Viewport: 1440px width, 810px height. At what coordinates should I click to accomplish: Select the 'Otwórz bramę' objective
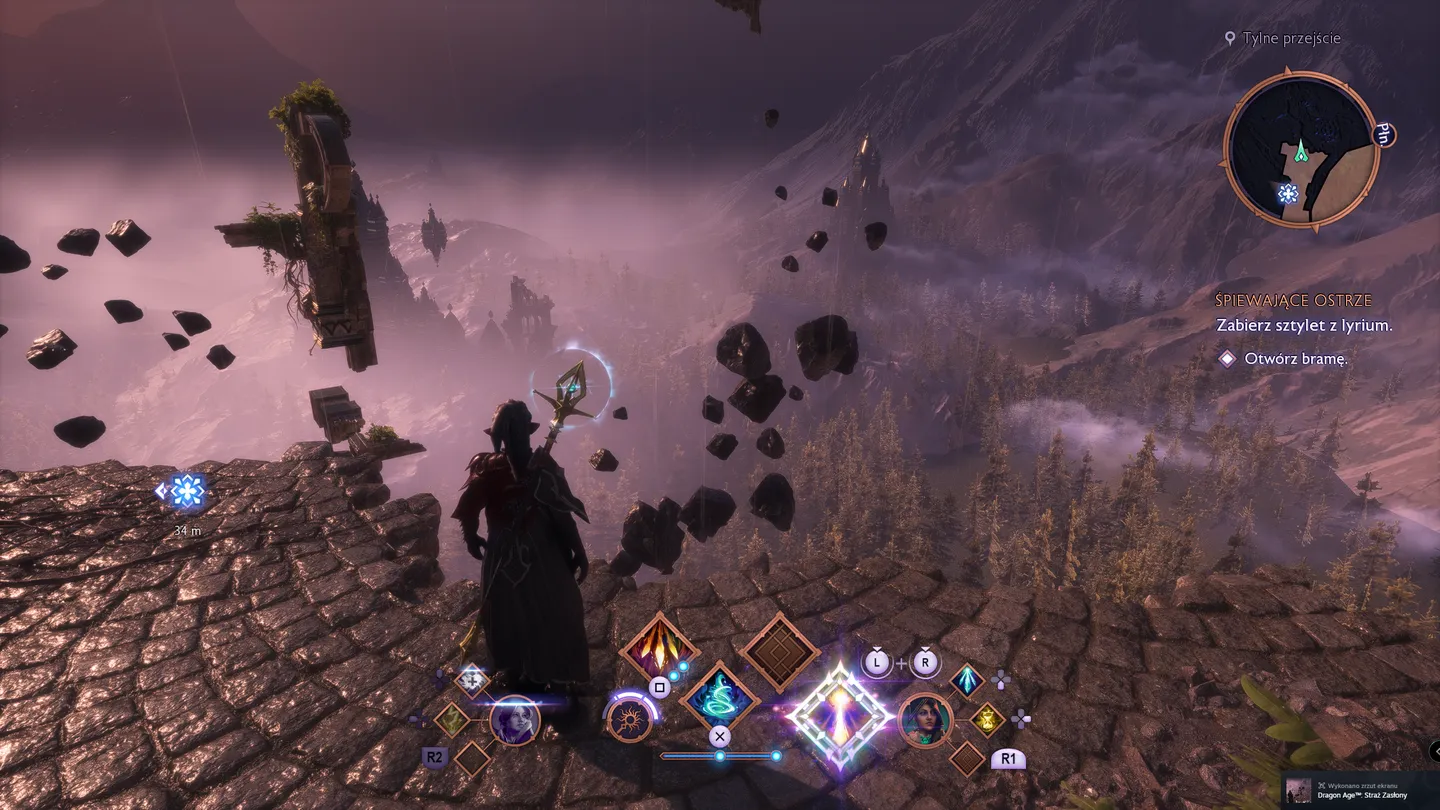[x=1296, y=358]
